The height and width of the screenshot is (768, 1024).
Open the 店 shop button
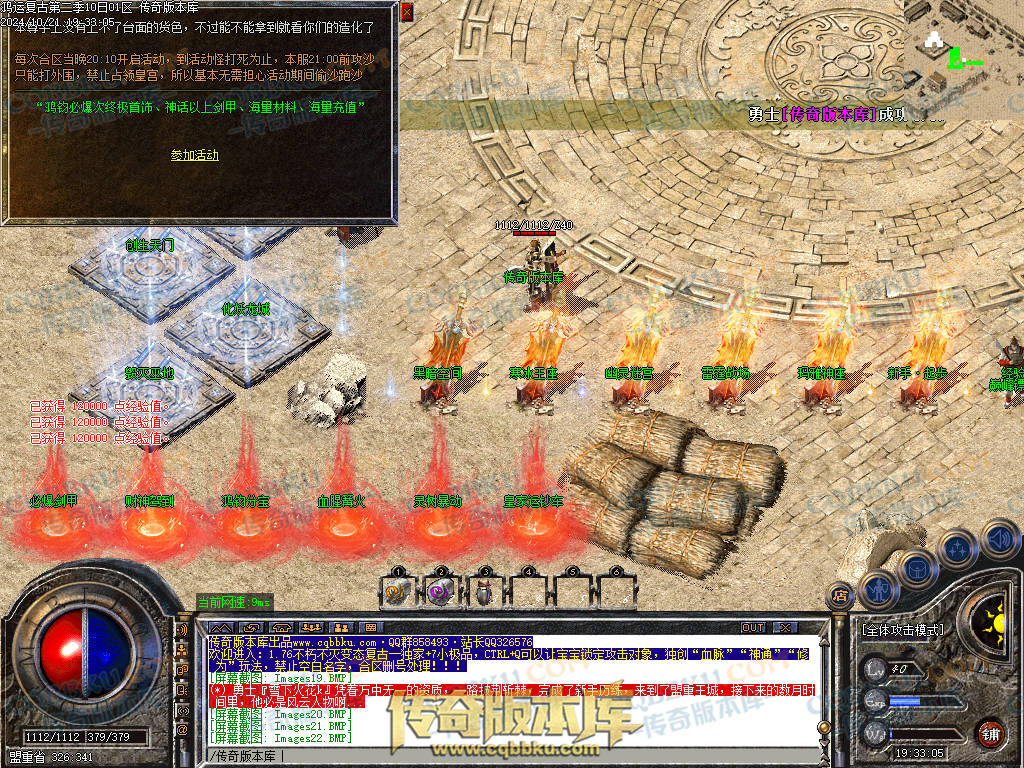[841, 597]
